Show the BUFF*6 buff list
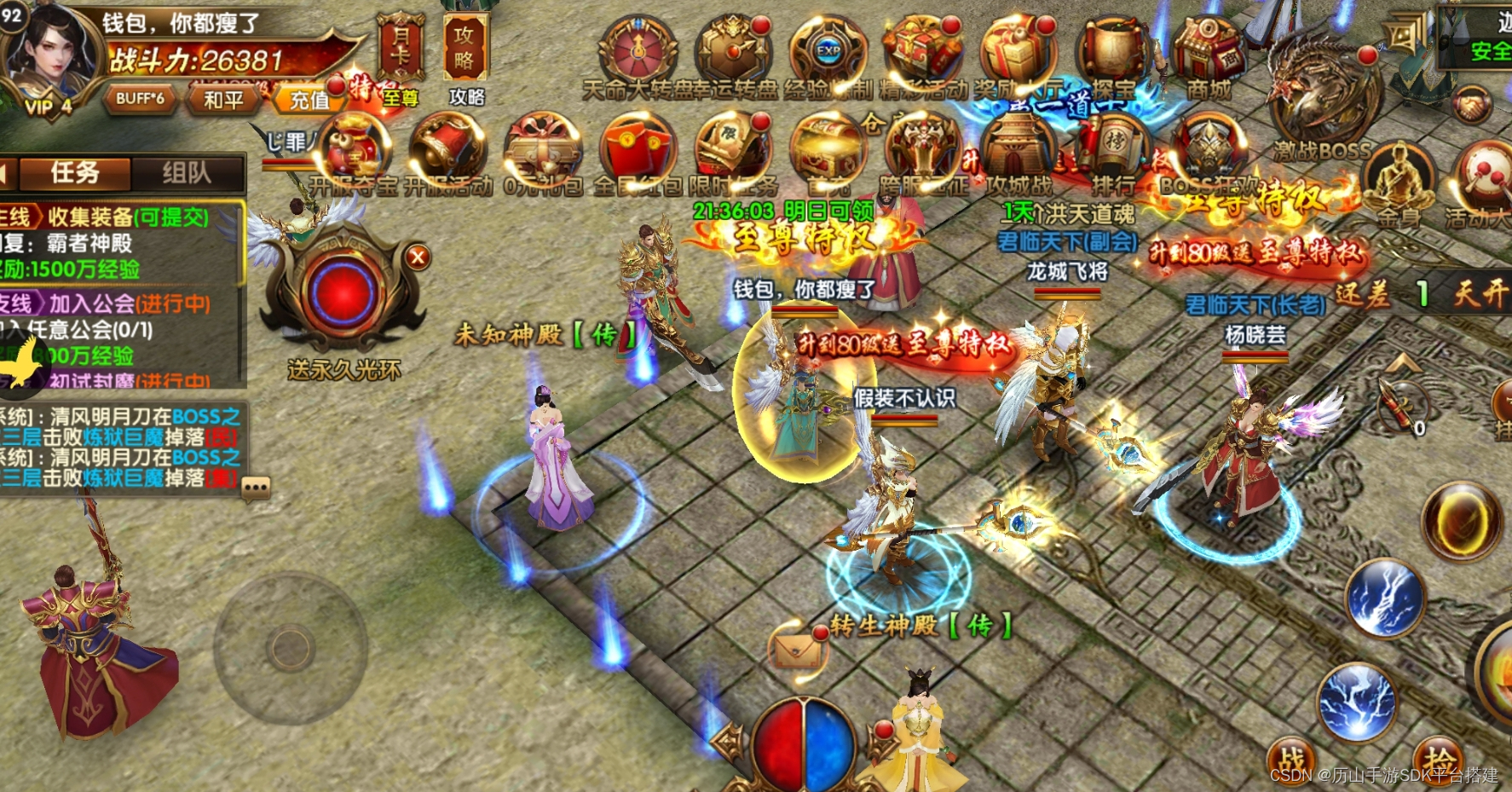This screenshot has width=1512, height=792. tap(140, 99)
